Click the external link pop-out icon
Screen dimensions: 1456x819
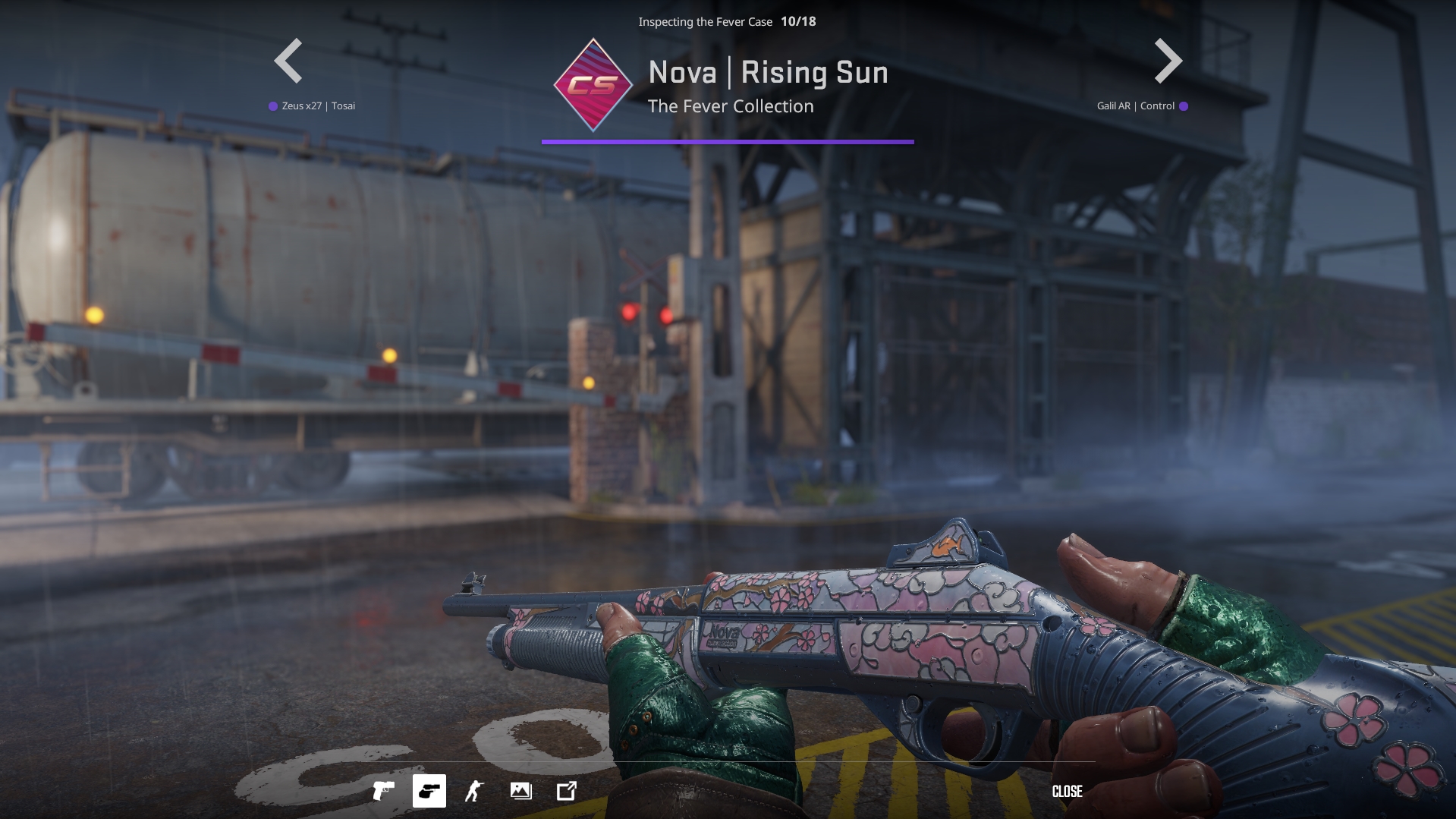pos(567,791)
